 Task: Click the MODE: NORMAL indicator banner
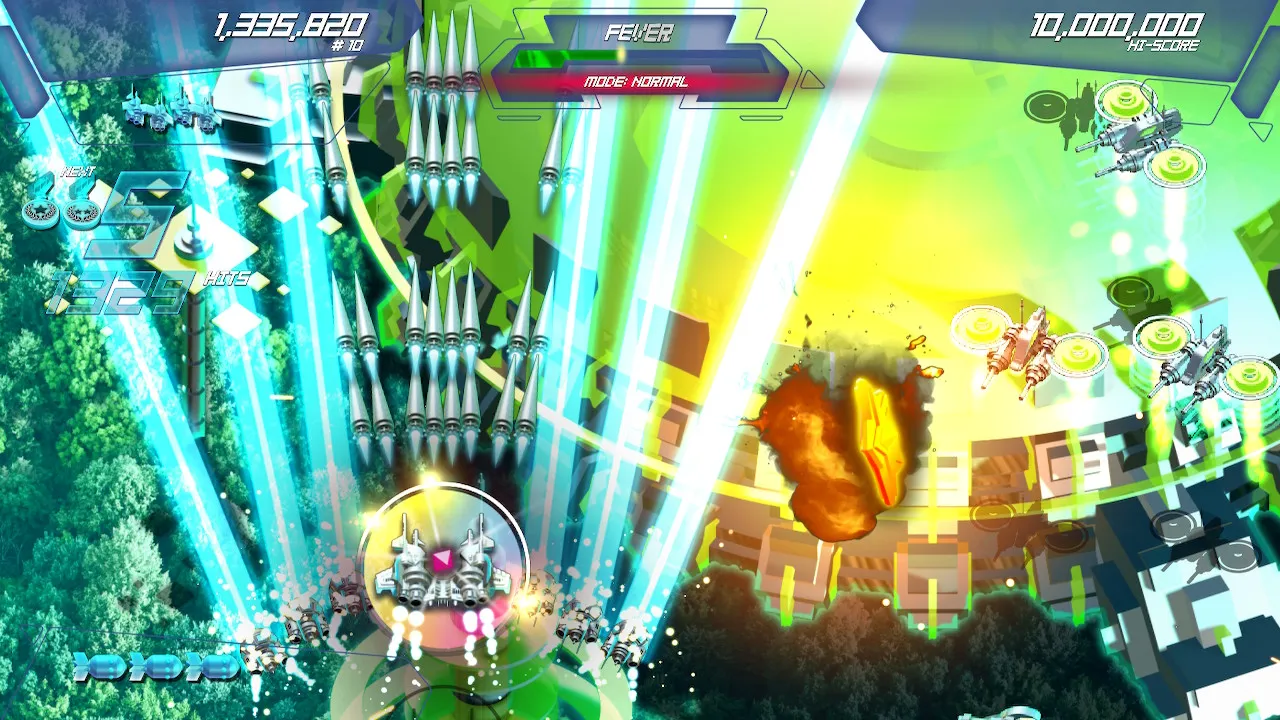point(636,82)
